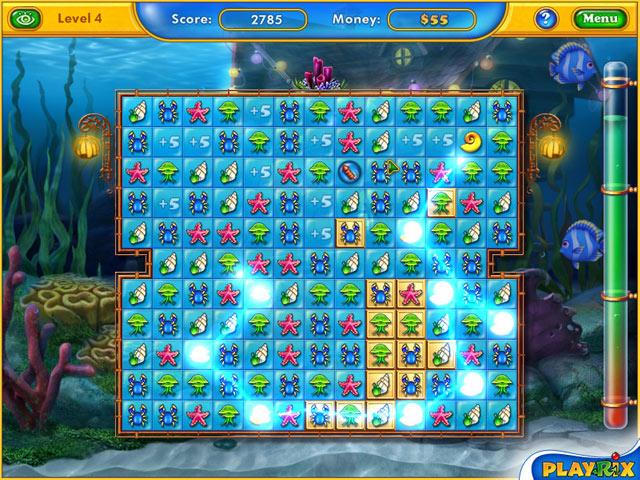Open the green Menu button
Image resolution: width=640 pixels, height=480 pixels.
coord(600,18)
